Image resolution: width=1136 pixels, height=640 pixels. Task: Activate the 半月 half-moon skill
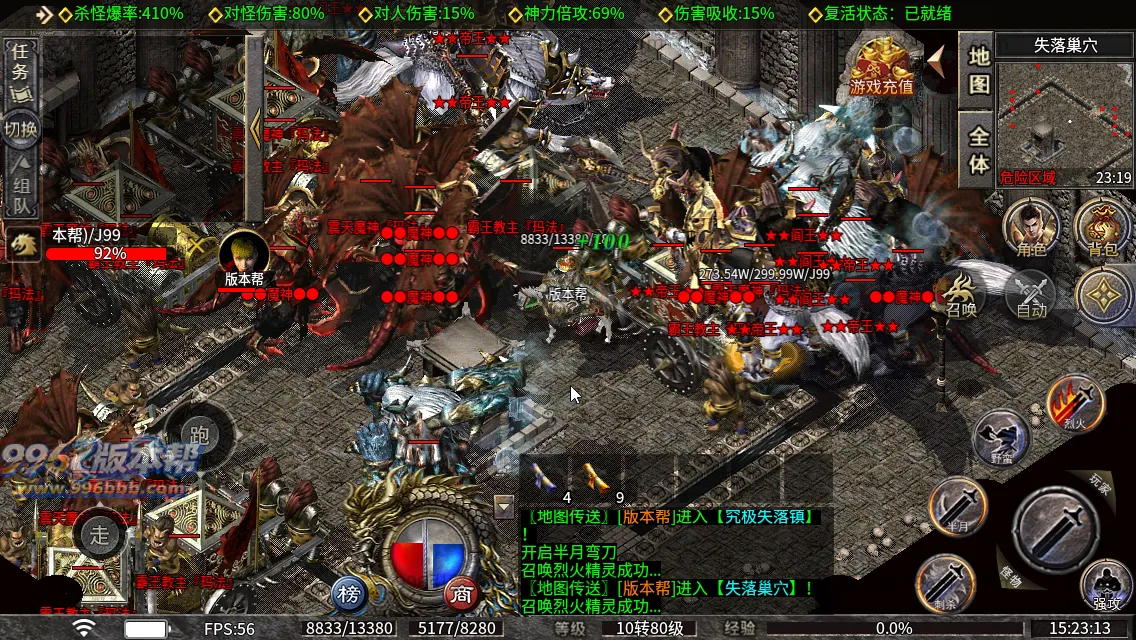pyautogui.click(x=957, y=504)
